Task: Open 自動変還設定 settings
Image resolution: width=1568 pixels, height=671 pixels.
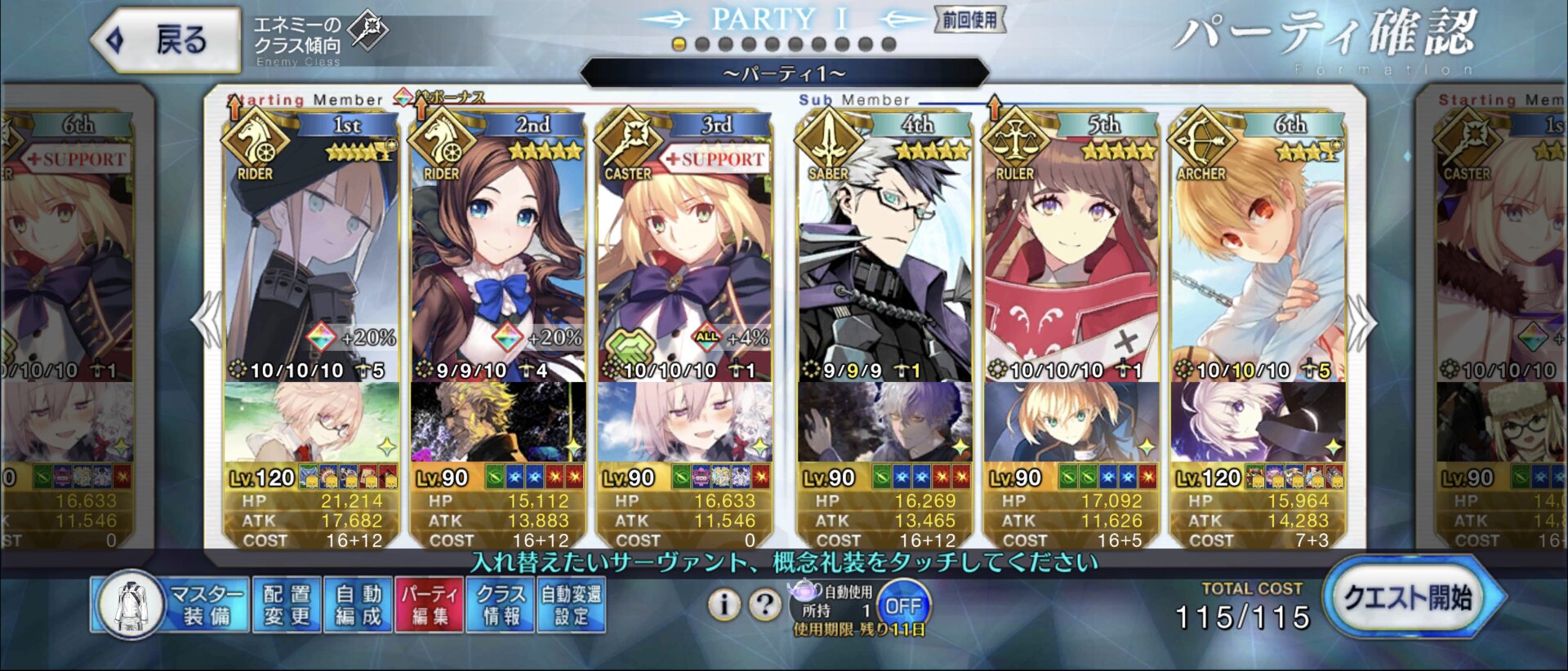Action: coord(571,605)
